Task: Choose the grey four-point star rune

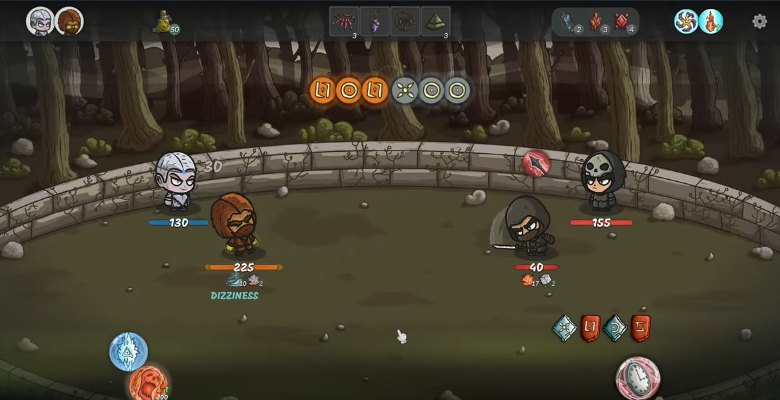Action: [565, 327]
